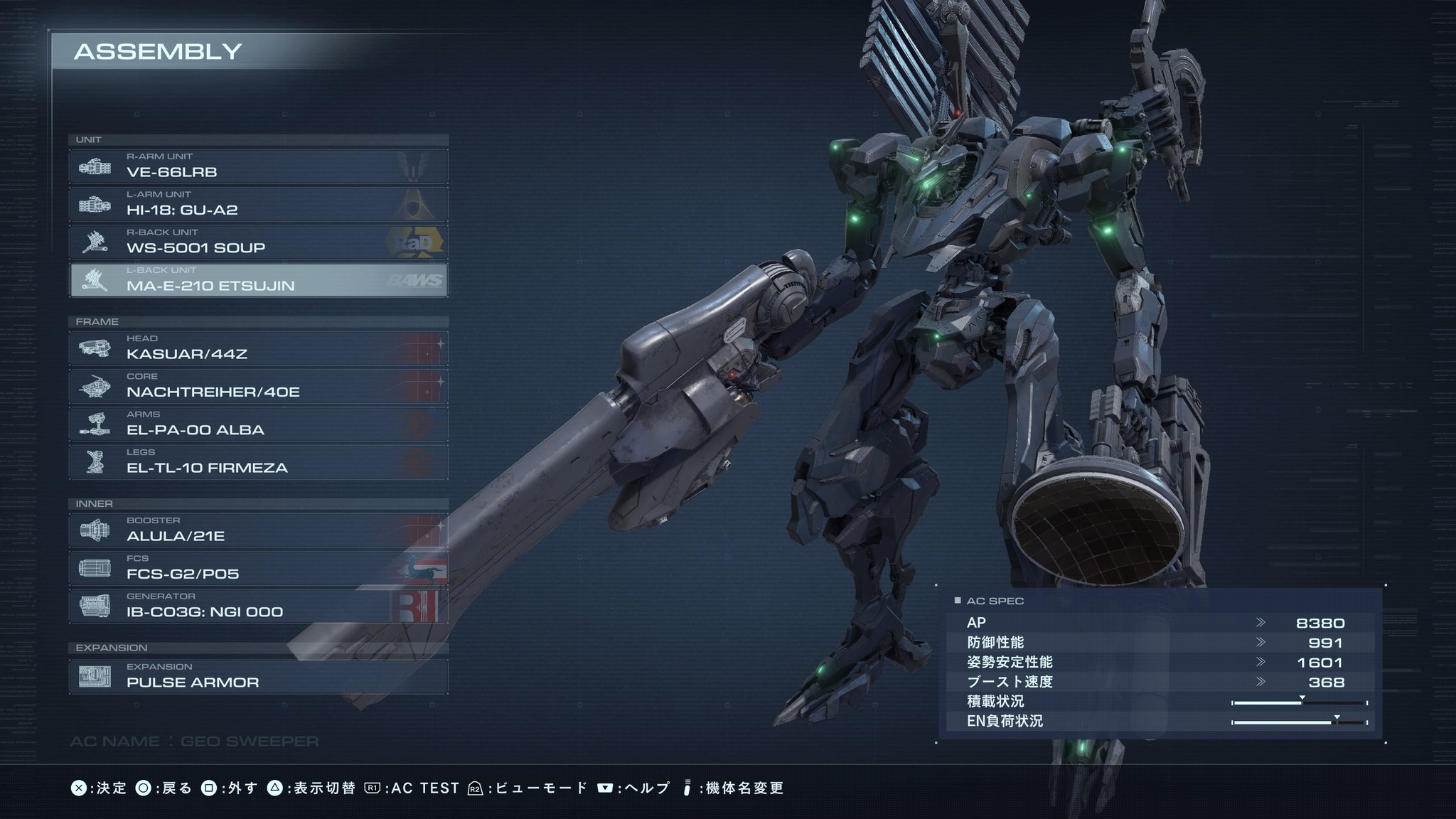1456x819 pixels.
Task: Select the ARMS slot EL-PA-00 ALBA
Action: (259, 424)
